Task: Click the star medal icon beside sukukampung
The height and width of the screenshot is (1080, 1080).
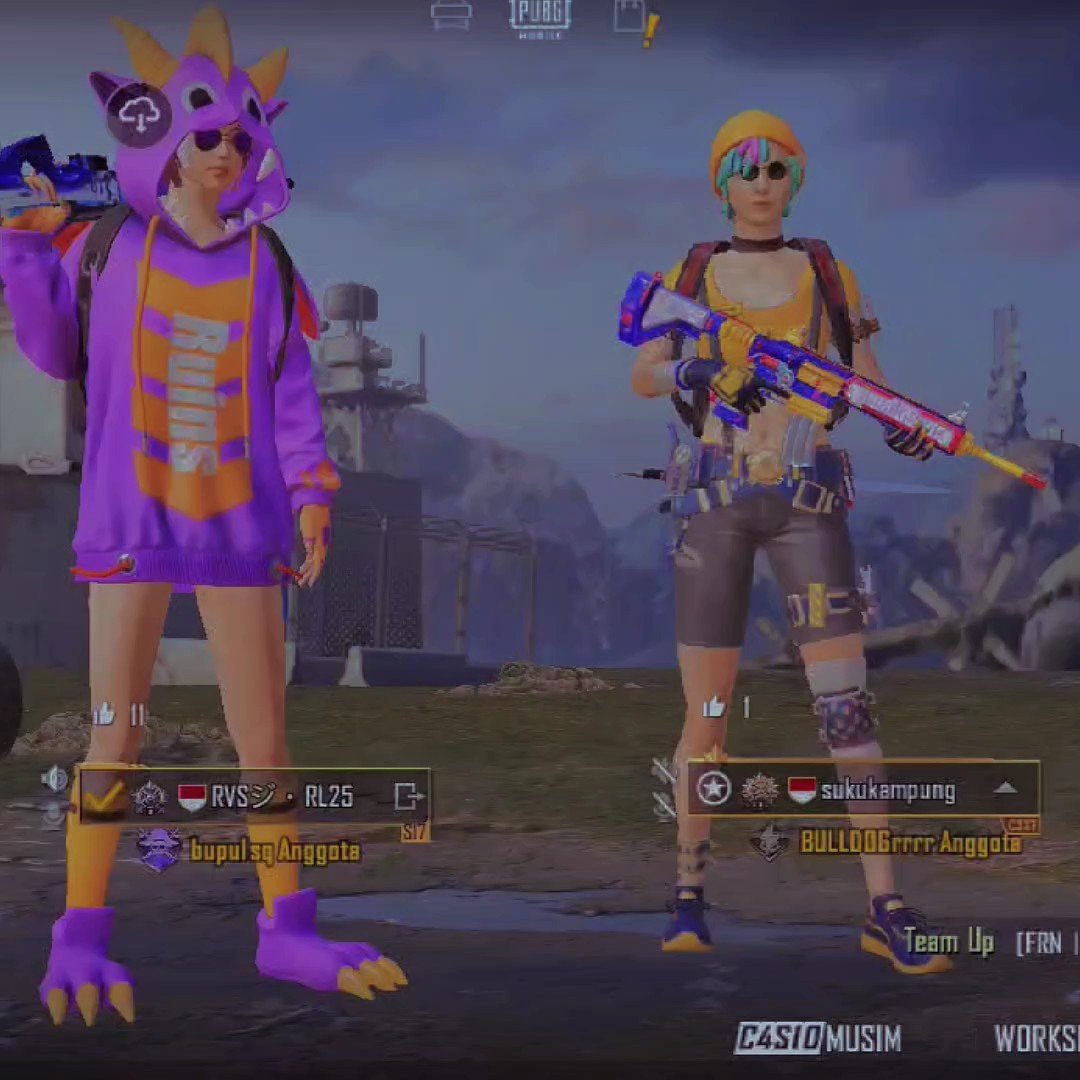Action: click(713, 789)
